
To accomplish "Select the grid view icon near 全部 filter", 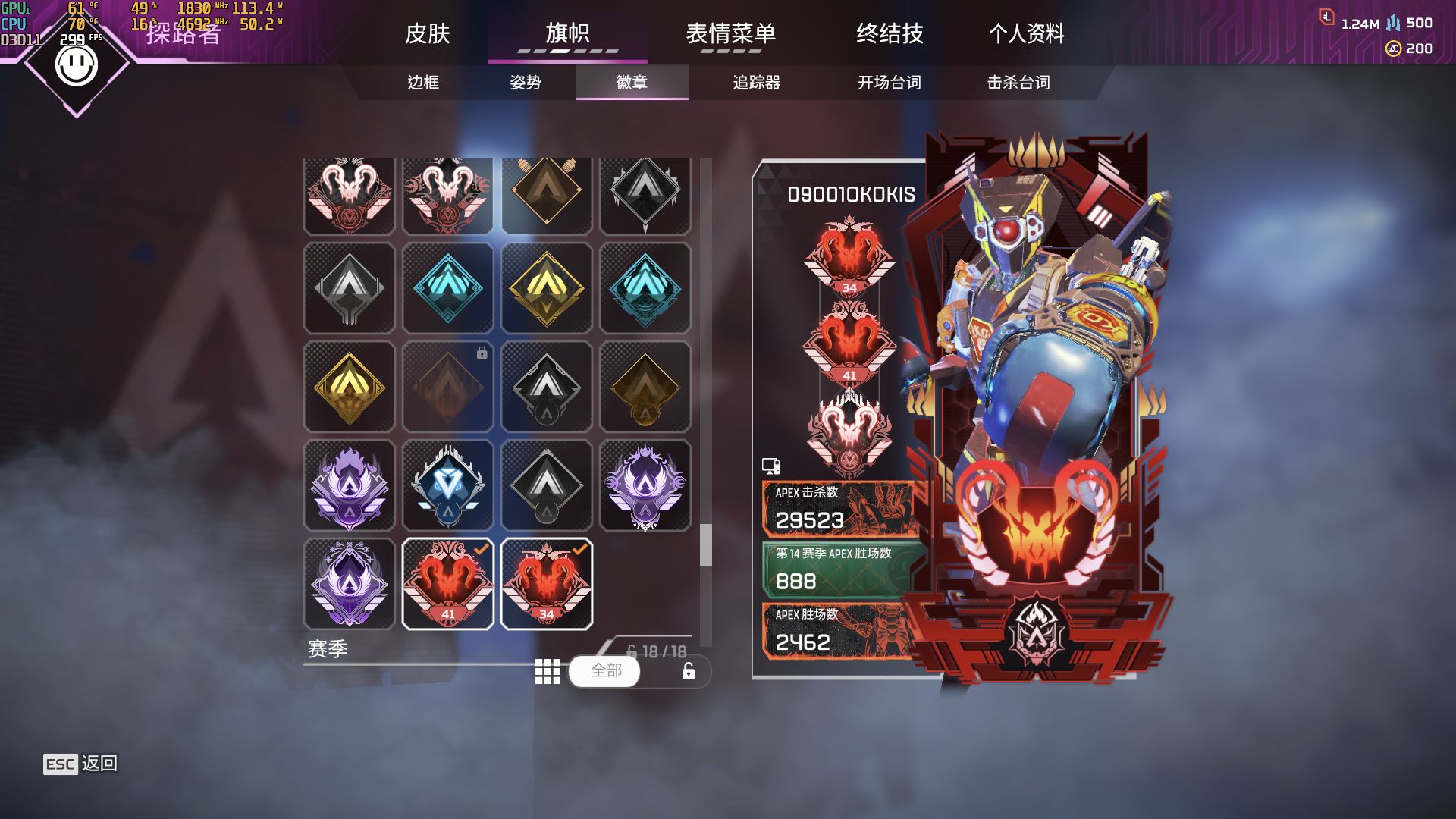I will 548,671.
